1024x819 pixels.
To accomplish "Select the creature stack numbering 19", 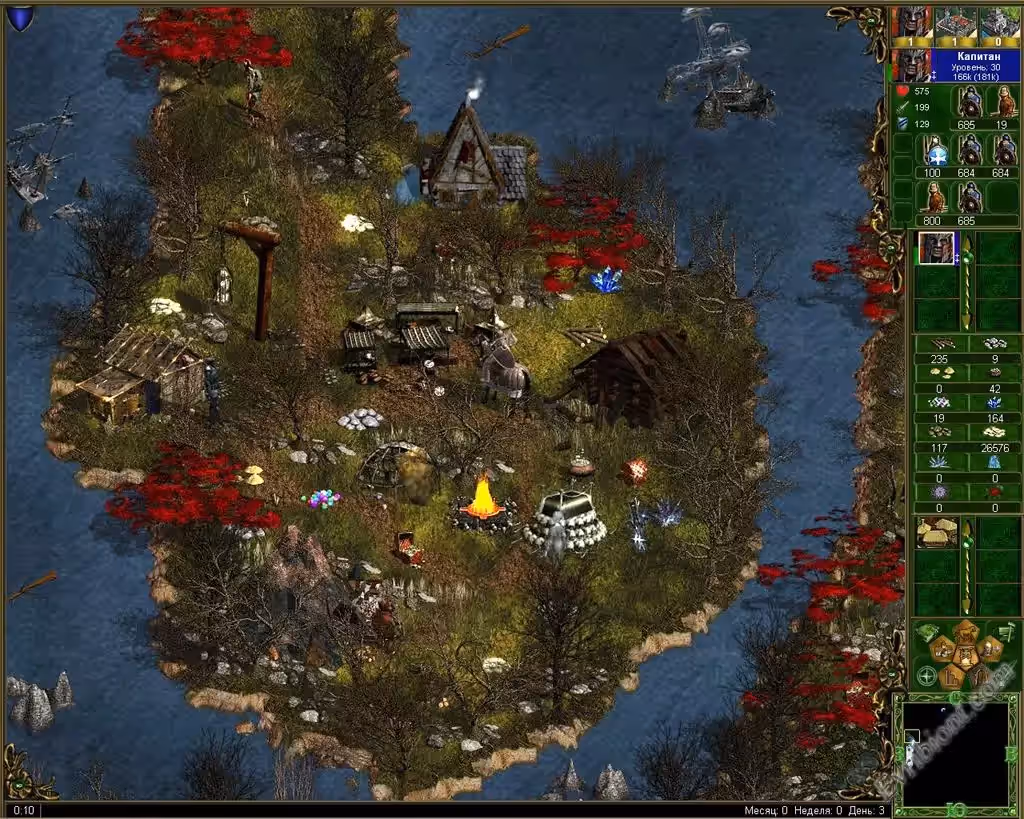I will (1001, 102).
